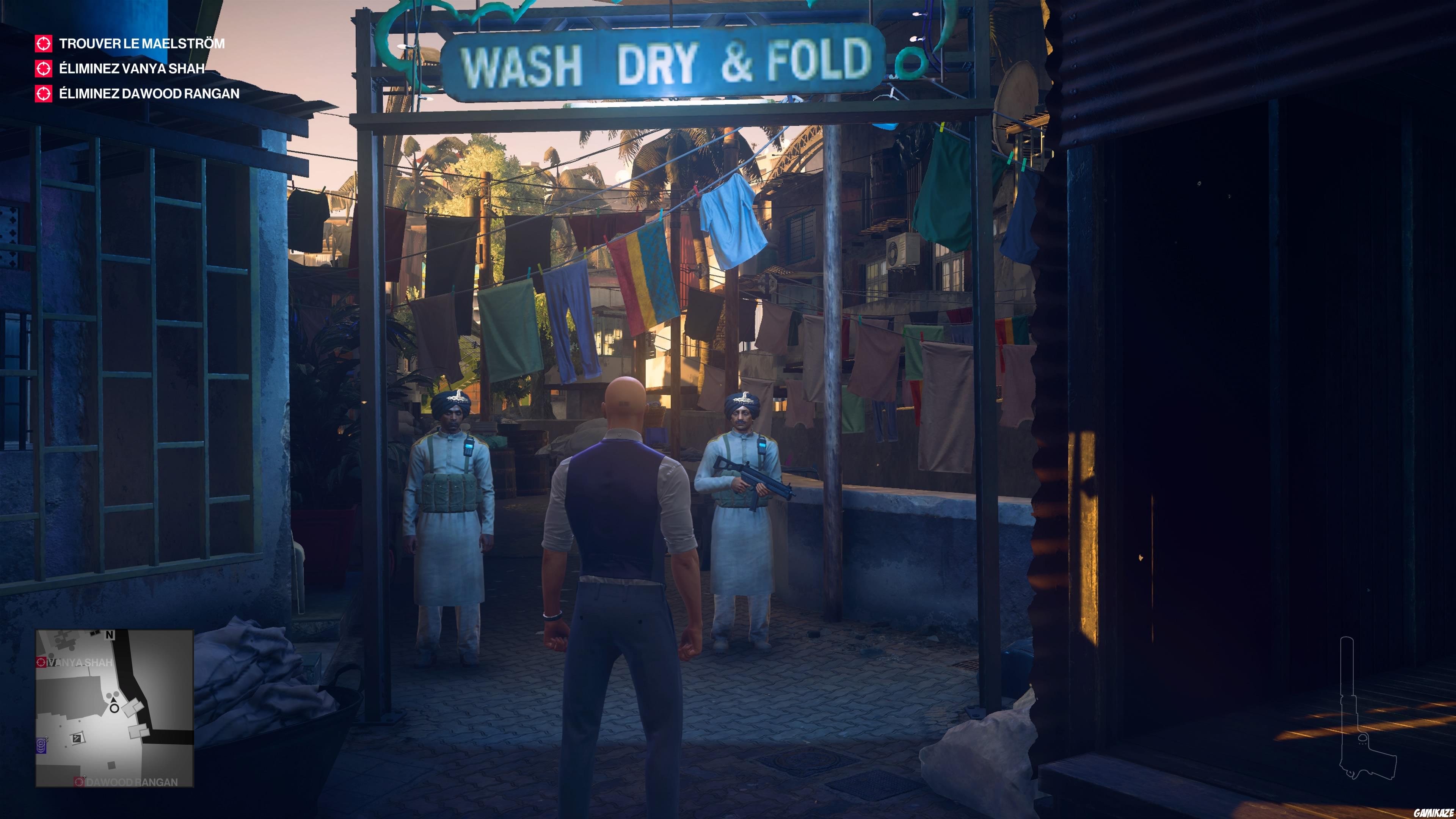Image resolution: width=1456 pixels, height=819 pixels.
Task: Select the WASH DRY & FOLD sign
Action: (x=667, y=62)
